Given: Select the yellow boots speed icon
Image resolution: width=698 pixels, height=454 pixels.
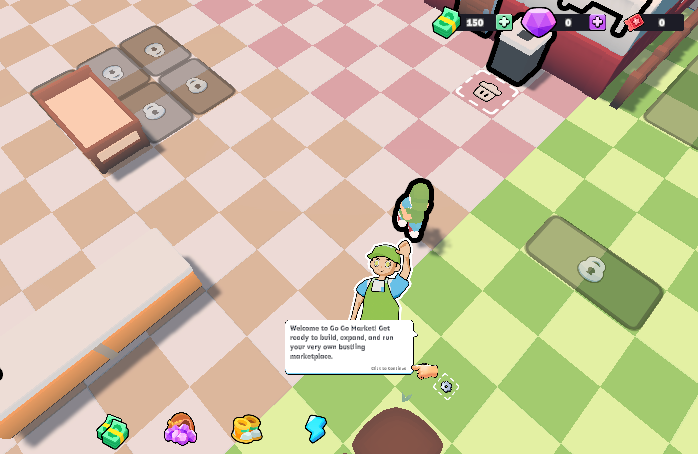Looking at the screenshot, I should tap(247, 430).
